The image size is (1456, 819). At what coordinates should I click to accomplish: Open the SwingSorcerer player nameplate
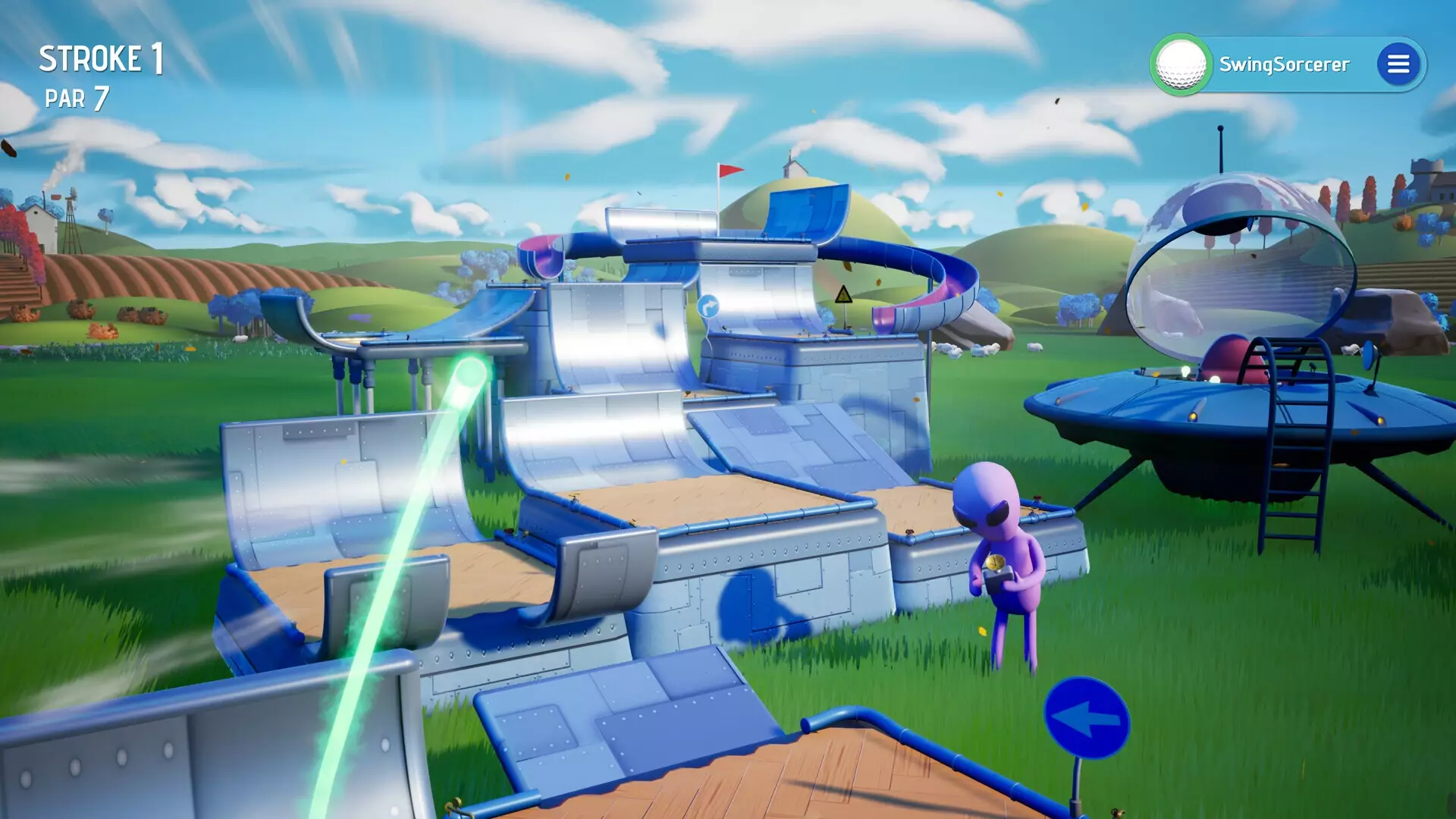[x=1285, y=64]
